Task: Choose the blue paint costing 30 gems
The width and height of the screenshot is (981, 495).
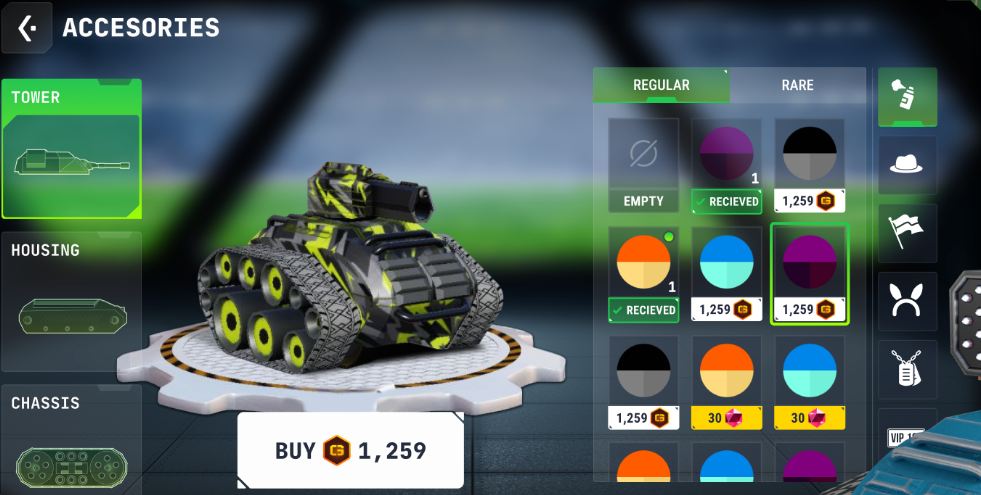Action: coord(809,381)
